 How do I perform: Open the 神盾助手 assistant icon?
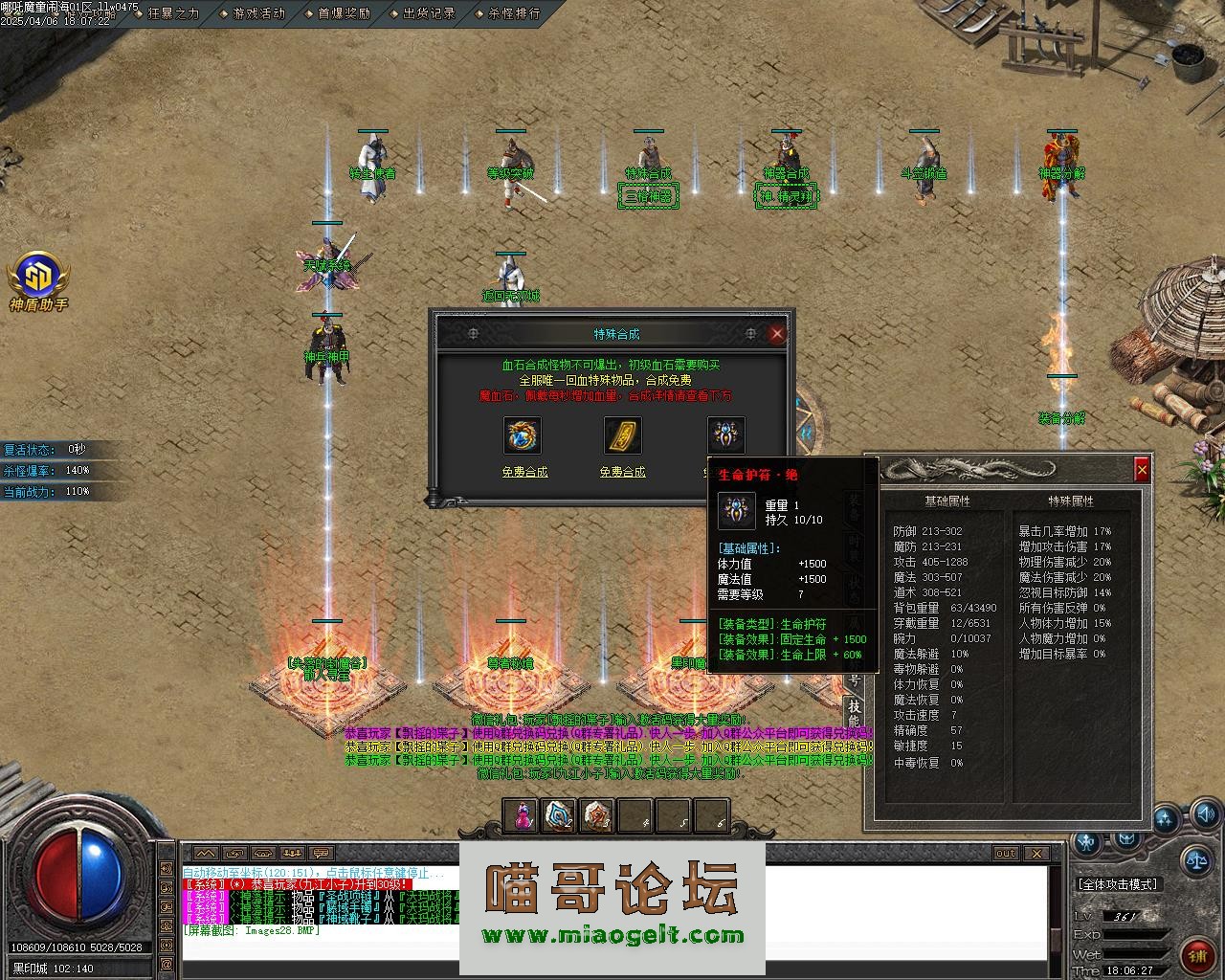[x=38, y=278]
